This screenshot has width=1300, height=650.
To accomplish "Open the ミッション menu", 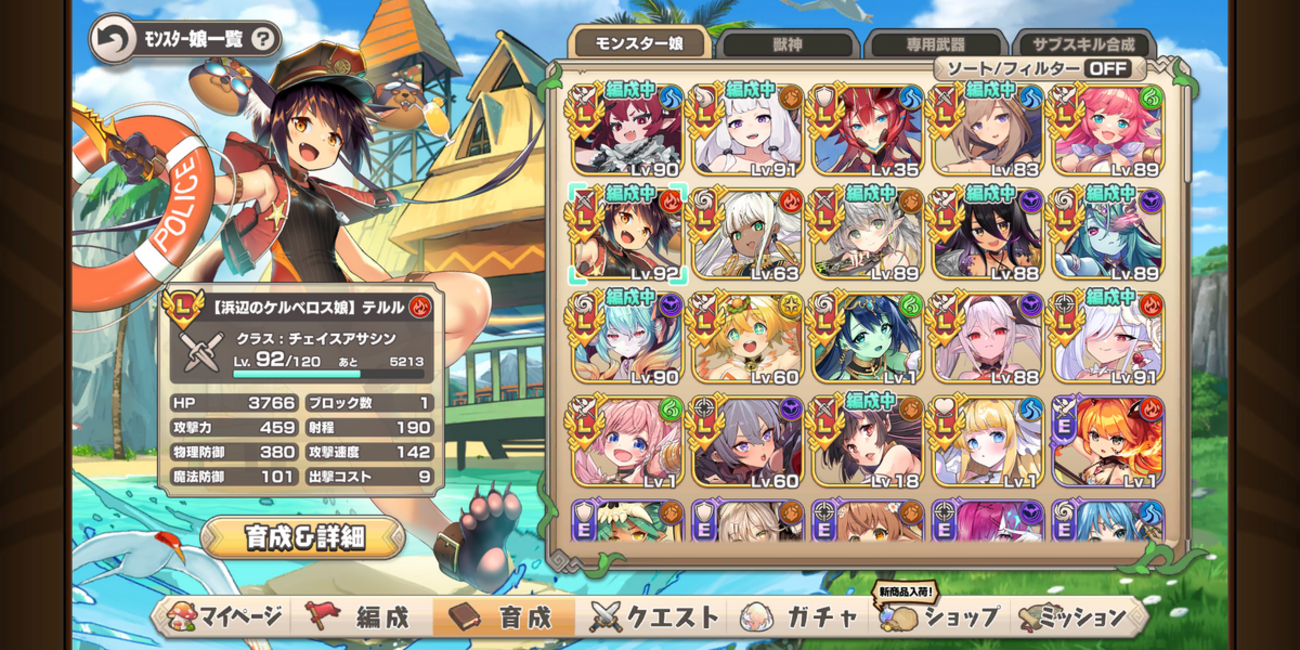I will coord(1075,617).
